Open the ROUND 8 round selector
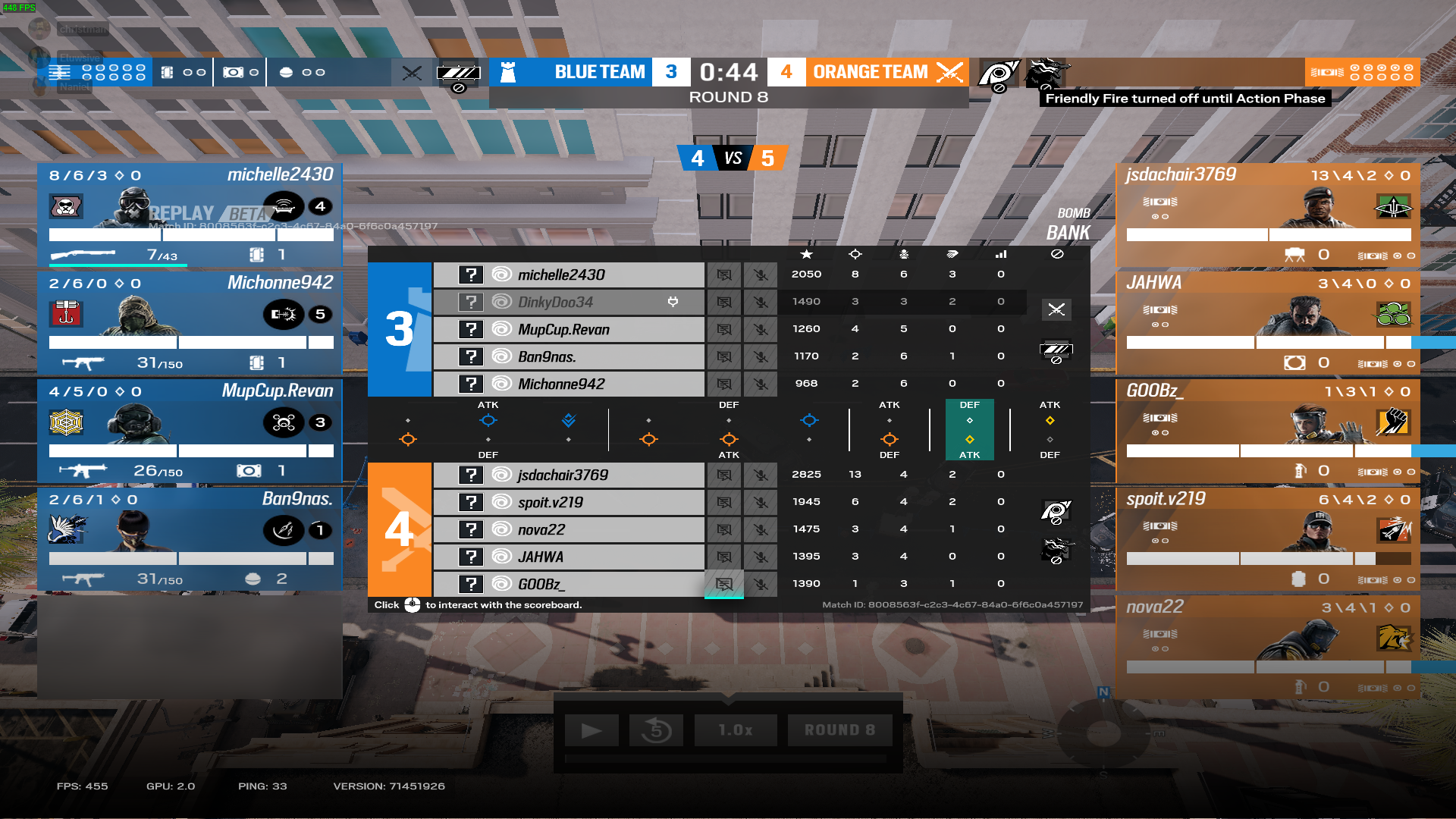Image resolution: width=1456 pixels, height=819 pixels. pyautogui.click(x=839, y=730)
